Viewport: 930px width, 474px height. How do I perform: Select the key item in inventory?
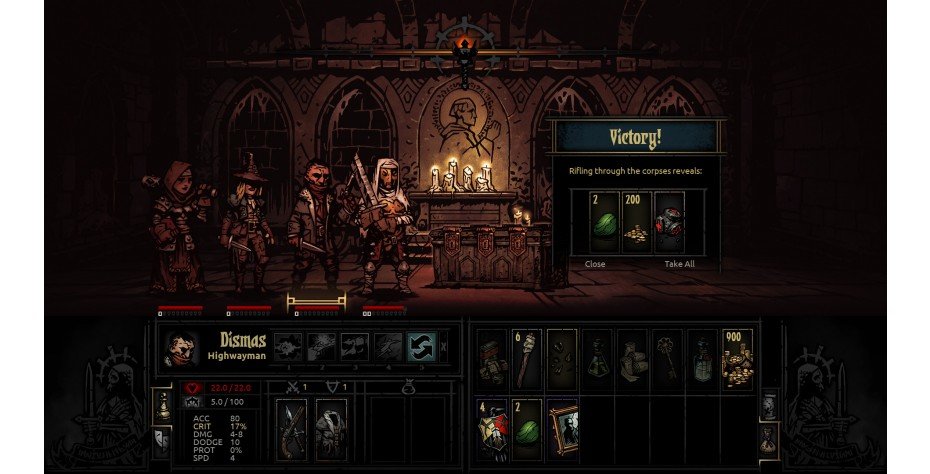point(667,359)
